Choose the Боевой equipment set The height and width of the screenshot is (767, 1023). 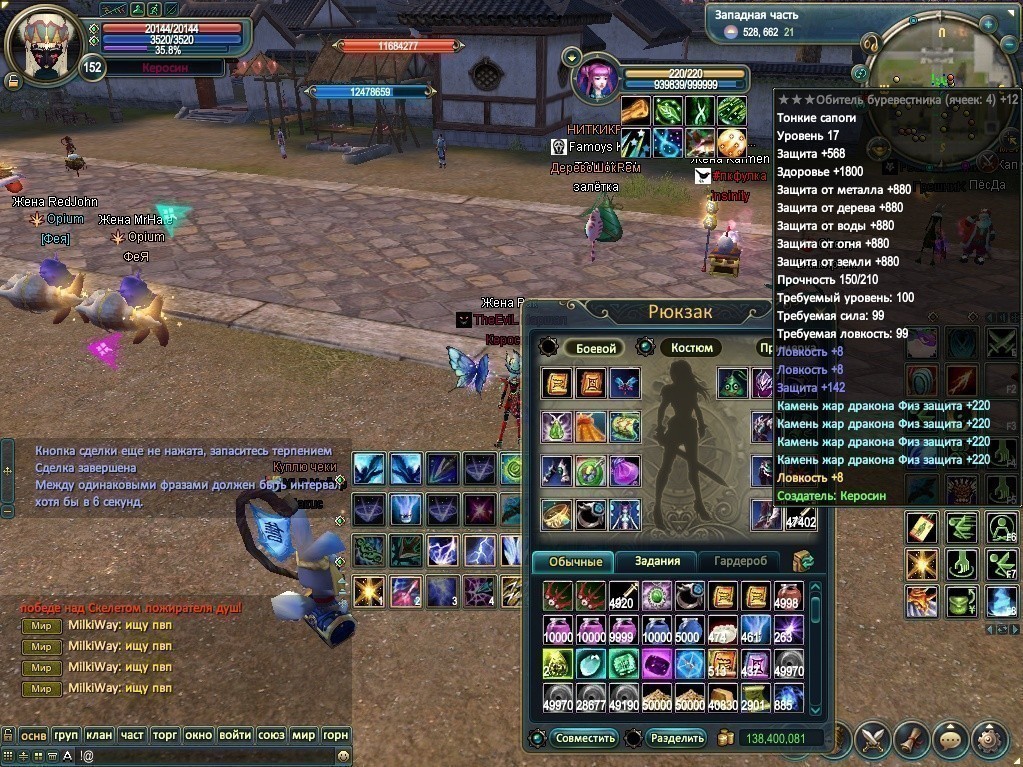(x=594, y=348)
